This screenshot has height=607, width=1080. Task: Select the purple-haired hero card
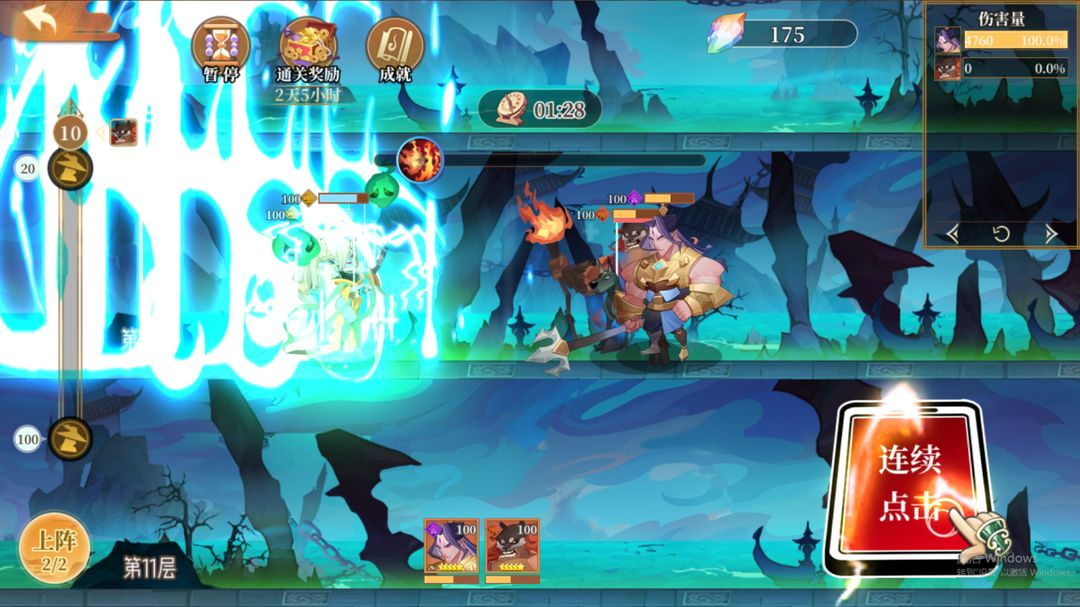[452, 546]
